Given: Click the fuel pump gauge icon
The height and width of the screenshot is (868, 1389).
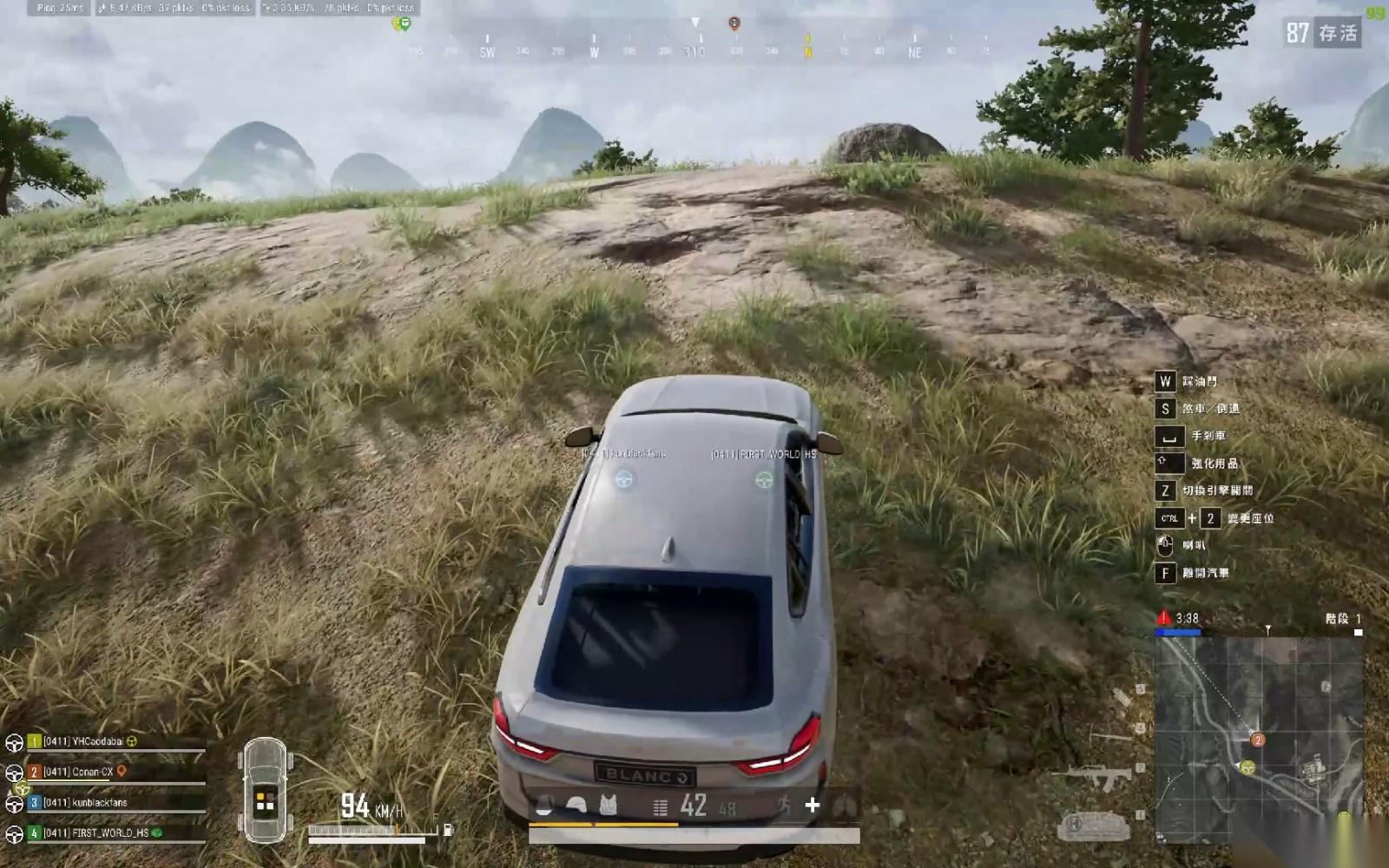Looking at the screenshot, I should 448,830.
